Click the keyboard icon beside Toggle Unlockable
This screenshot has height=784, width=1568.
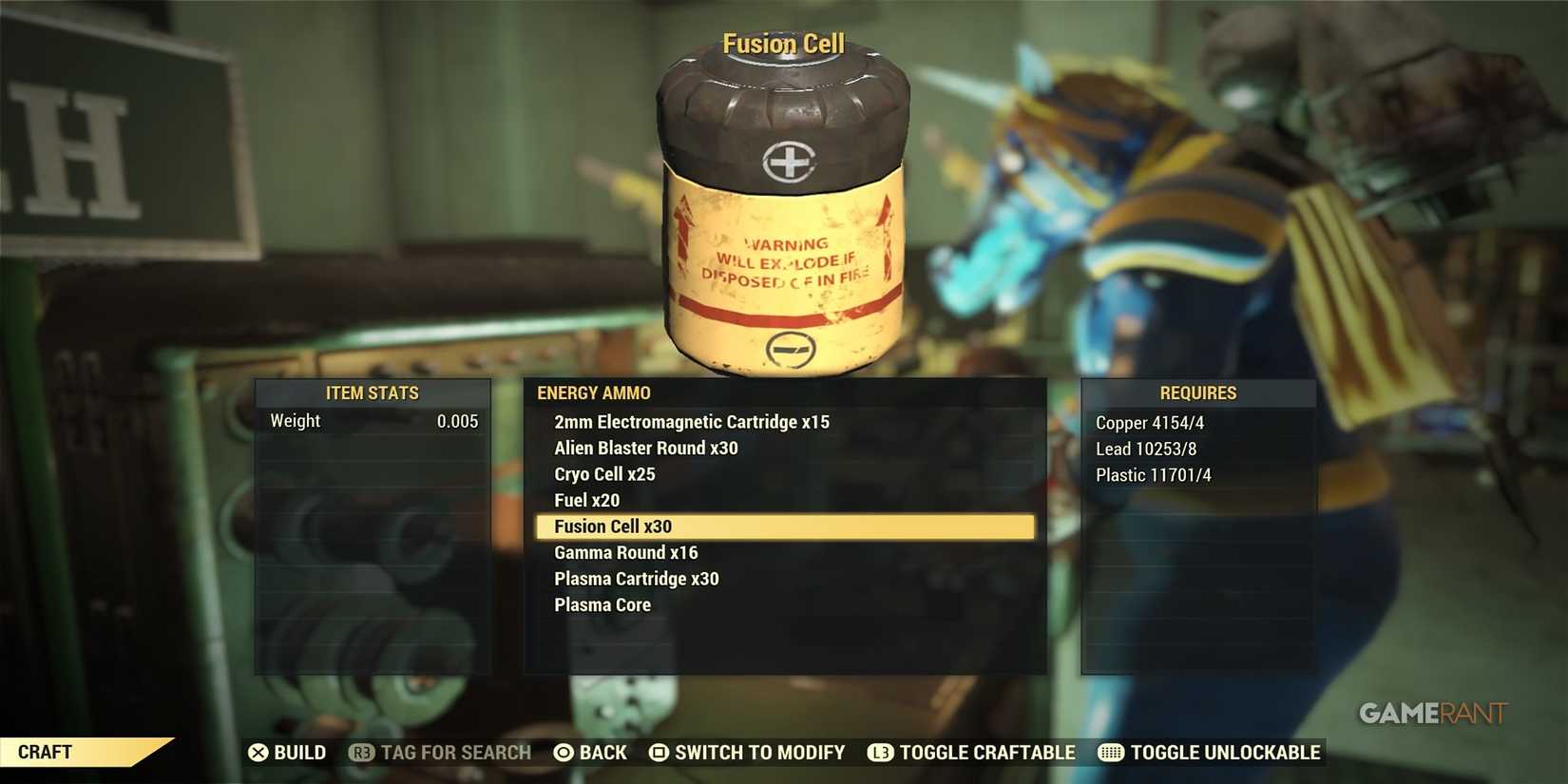(x=1109, y=753)
